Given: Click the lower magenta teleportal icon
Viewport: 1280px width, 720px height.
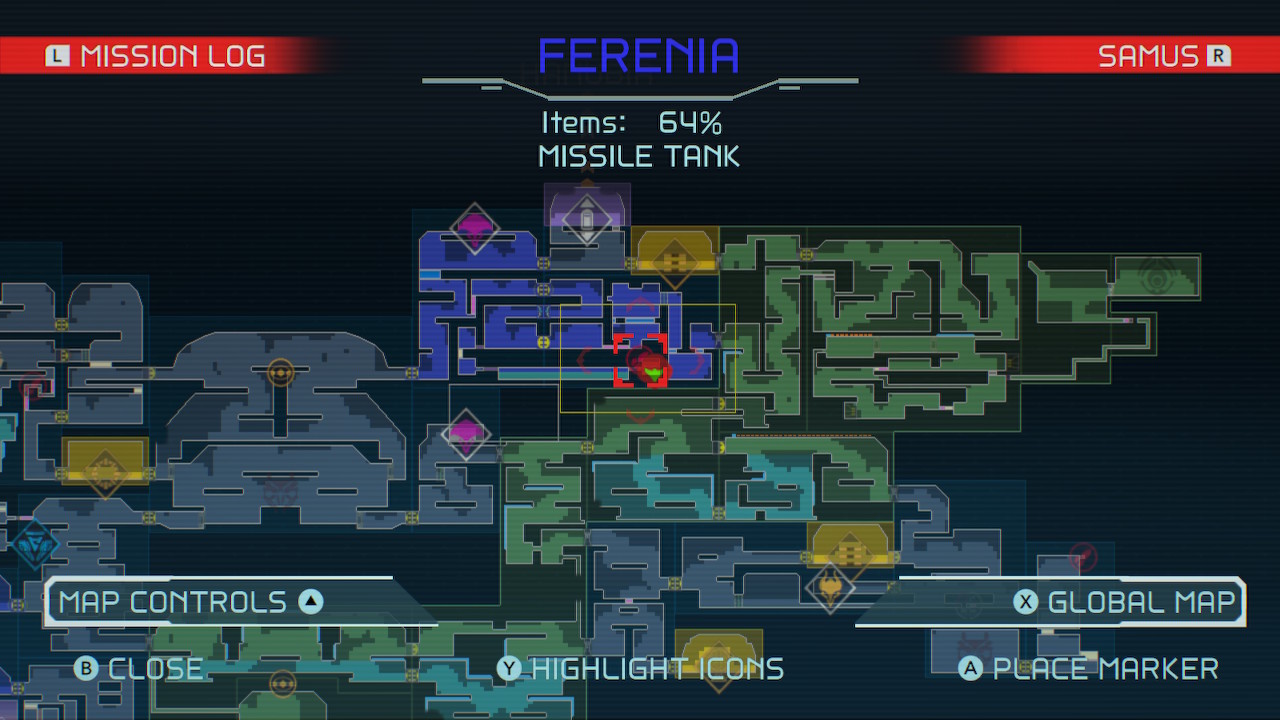Looking at the screenshot, I should [465, 434].
